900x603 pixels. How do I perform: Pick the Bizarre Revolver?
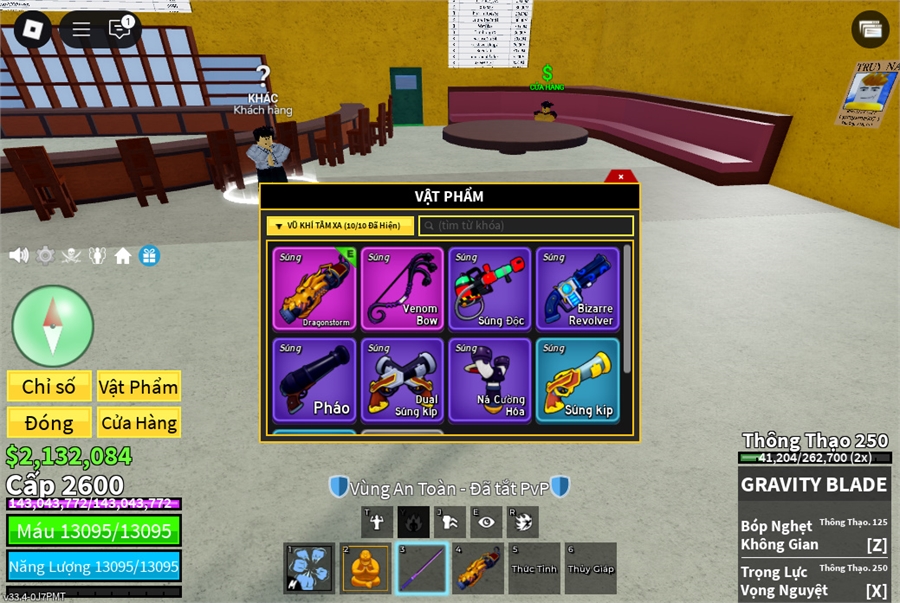[x=577, y=288]
